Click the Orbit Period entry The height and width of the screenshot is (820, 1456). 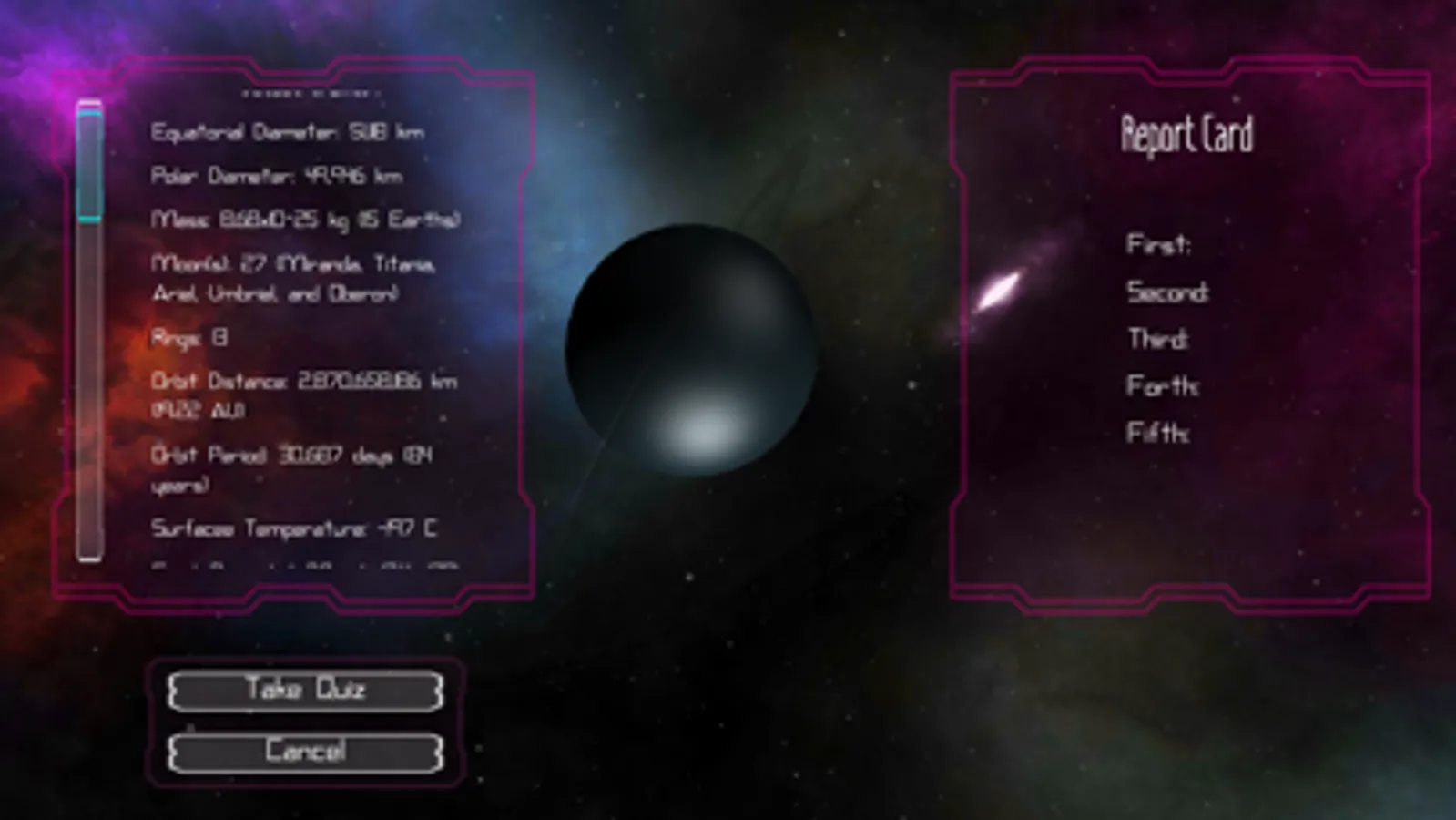pyautogui.click(x=293, y=469)
